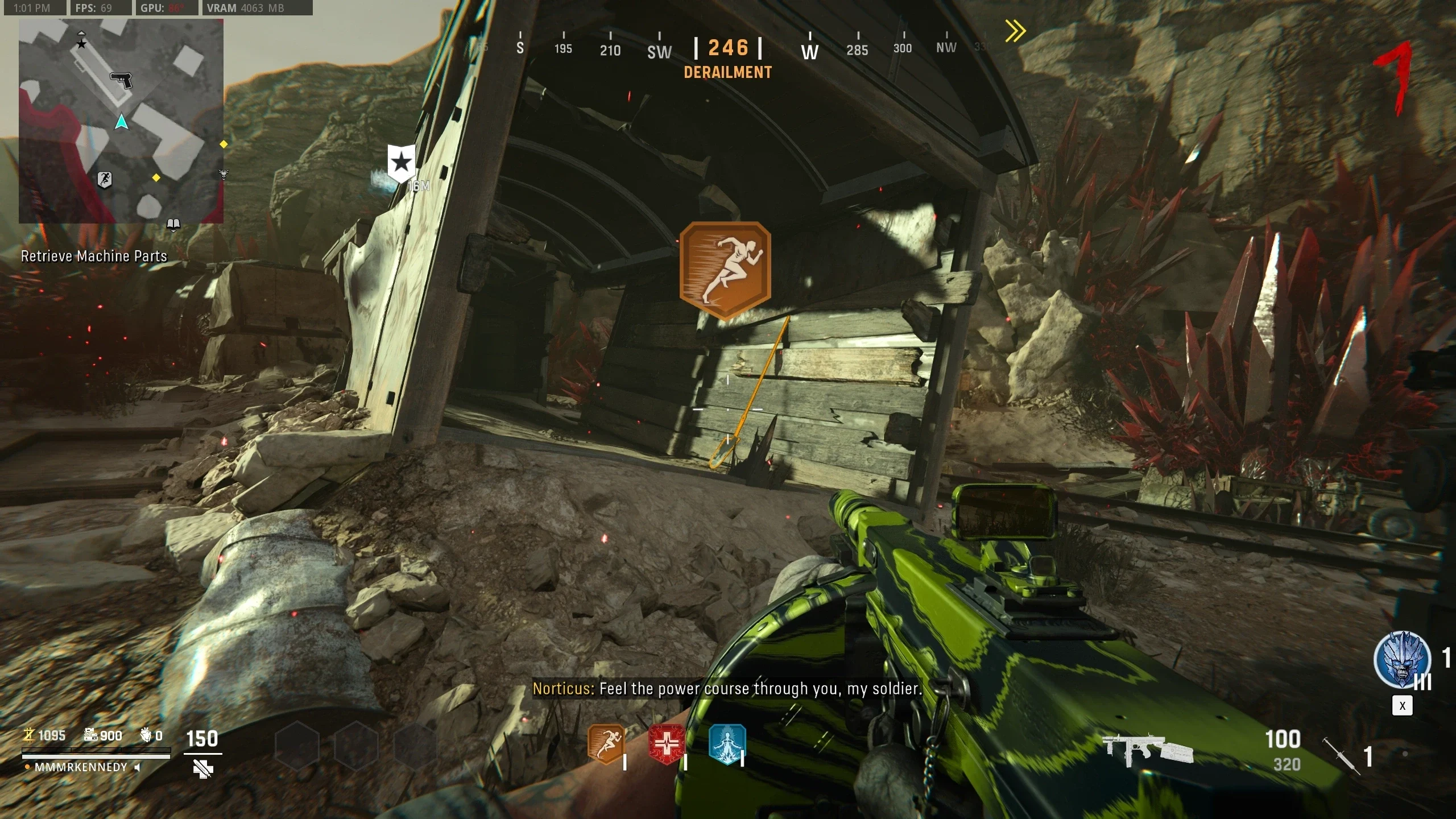
Task: Click the compass heading bar
Action: pos(728,48)
